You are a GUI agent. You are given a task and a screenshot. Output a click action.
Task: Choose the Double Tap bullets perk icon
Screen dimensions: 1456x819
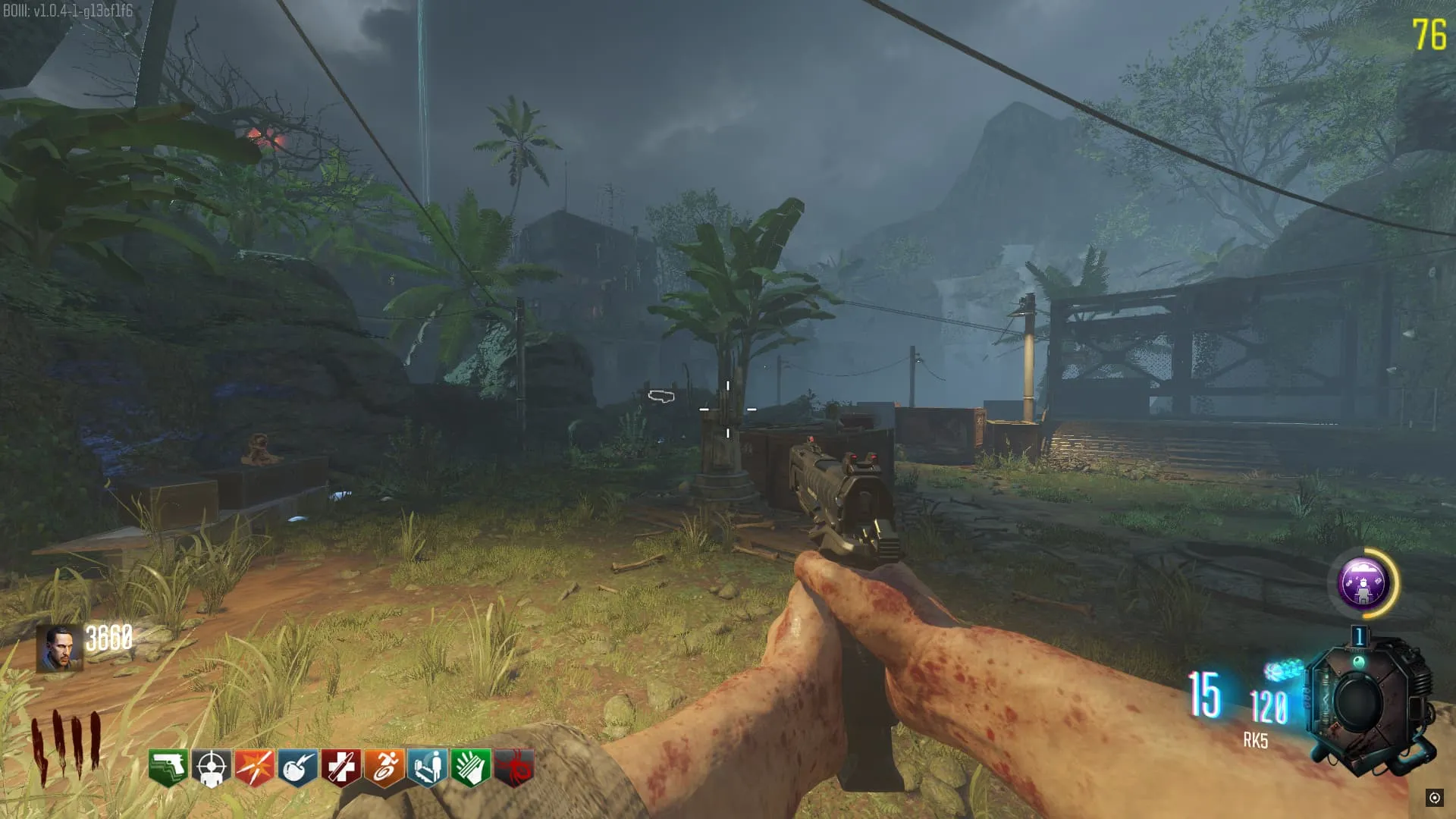click(254, 767)
